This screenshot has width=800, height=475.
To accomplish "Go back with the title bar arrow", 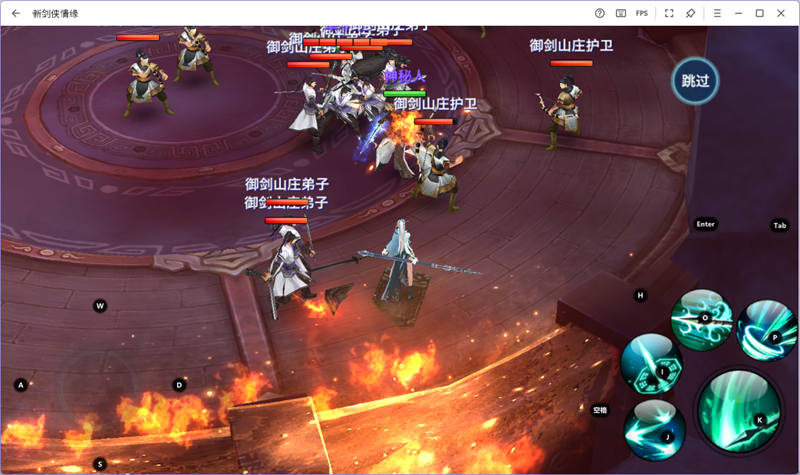I will click(15, 13).
